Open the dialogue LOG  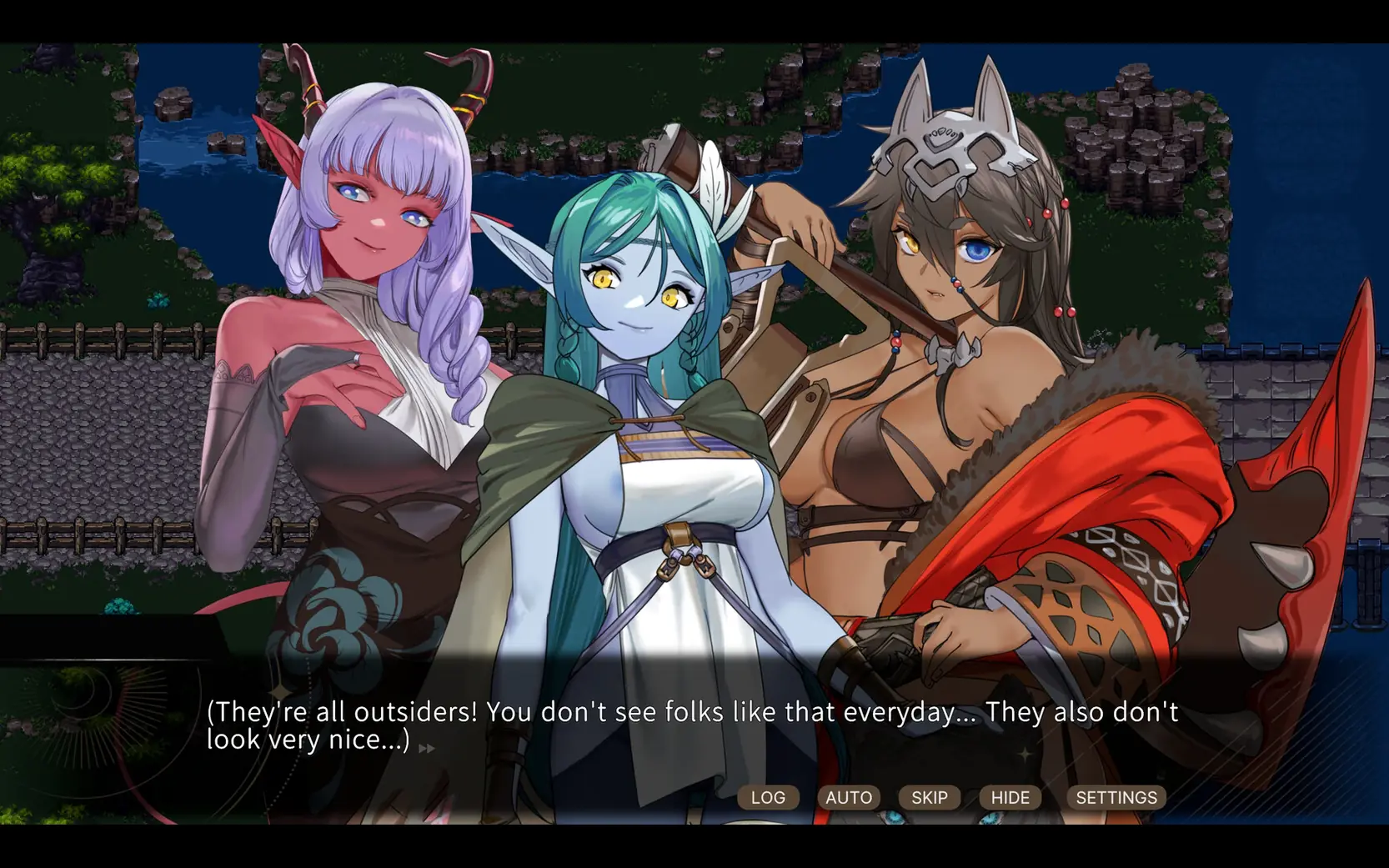click(x=768, y=797)
